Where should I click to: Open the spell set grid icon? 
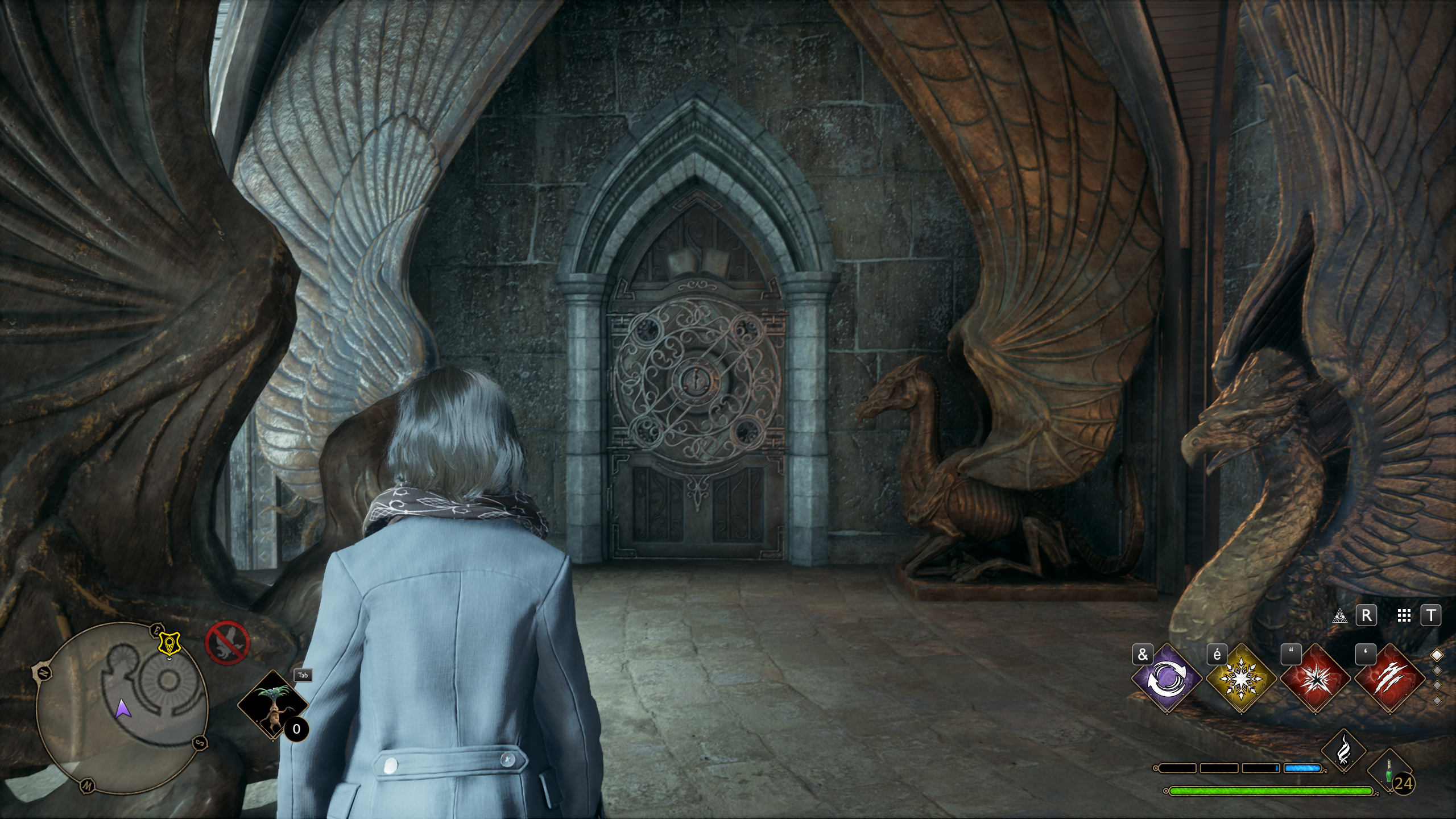click(1404, 615)
